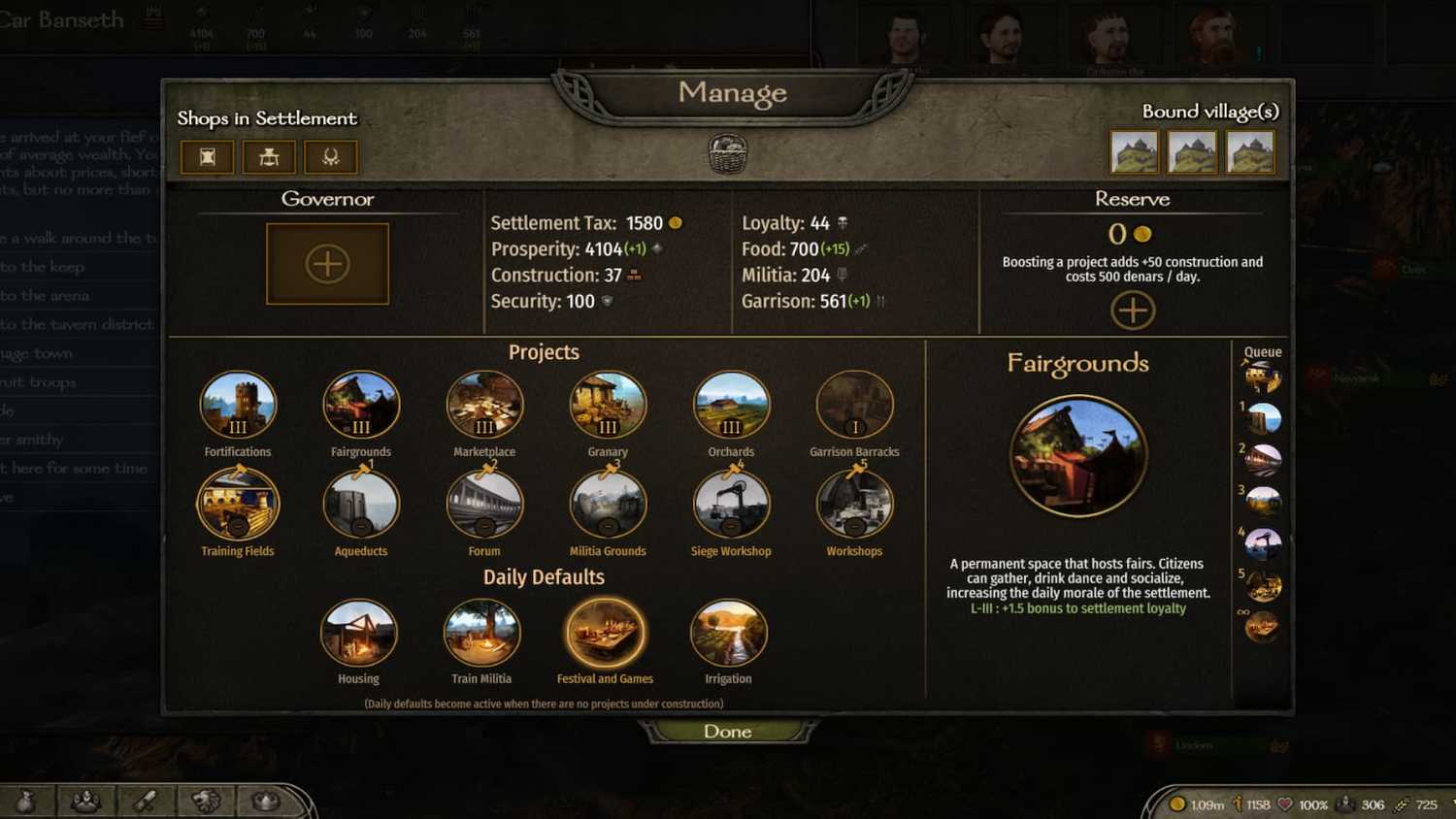Click the Orchards project icon
Viewport: 1456px width, 819px height.
730,406
